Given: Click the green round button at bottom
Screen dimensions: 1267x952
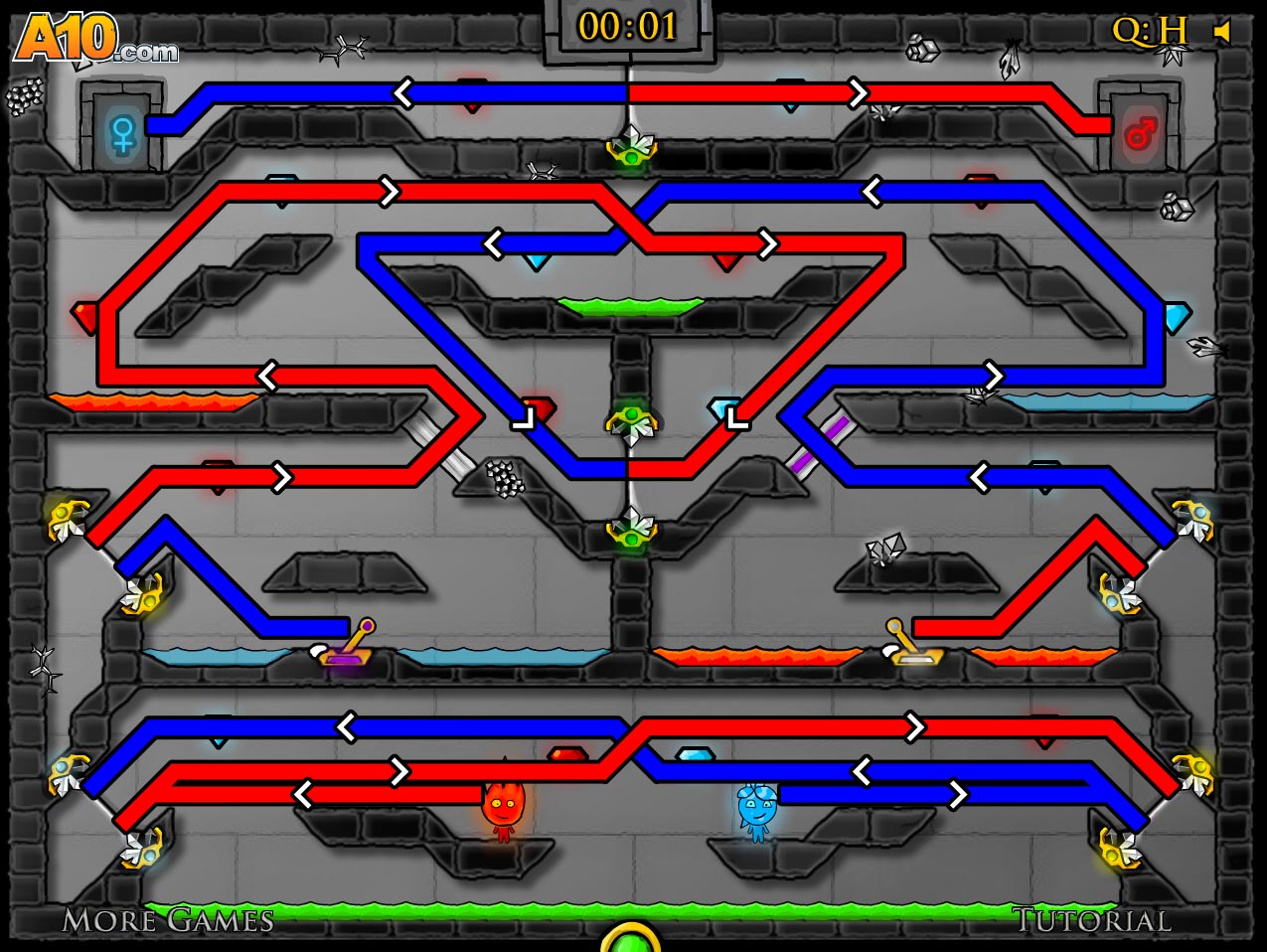Looking at the screenshot, I should pos(631,940).
